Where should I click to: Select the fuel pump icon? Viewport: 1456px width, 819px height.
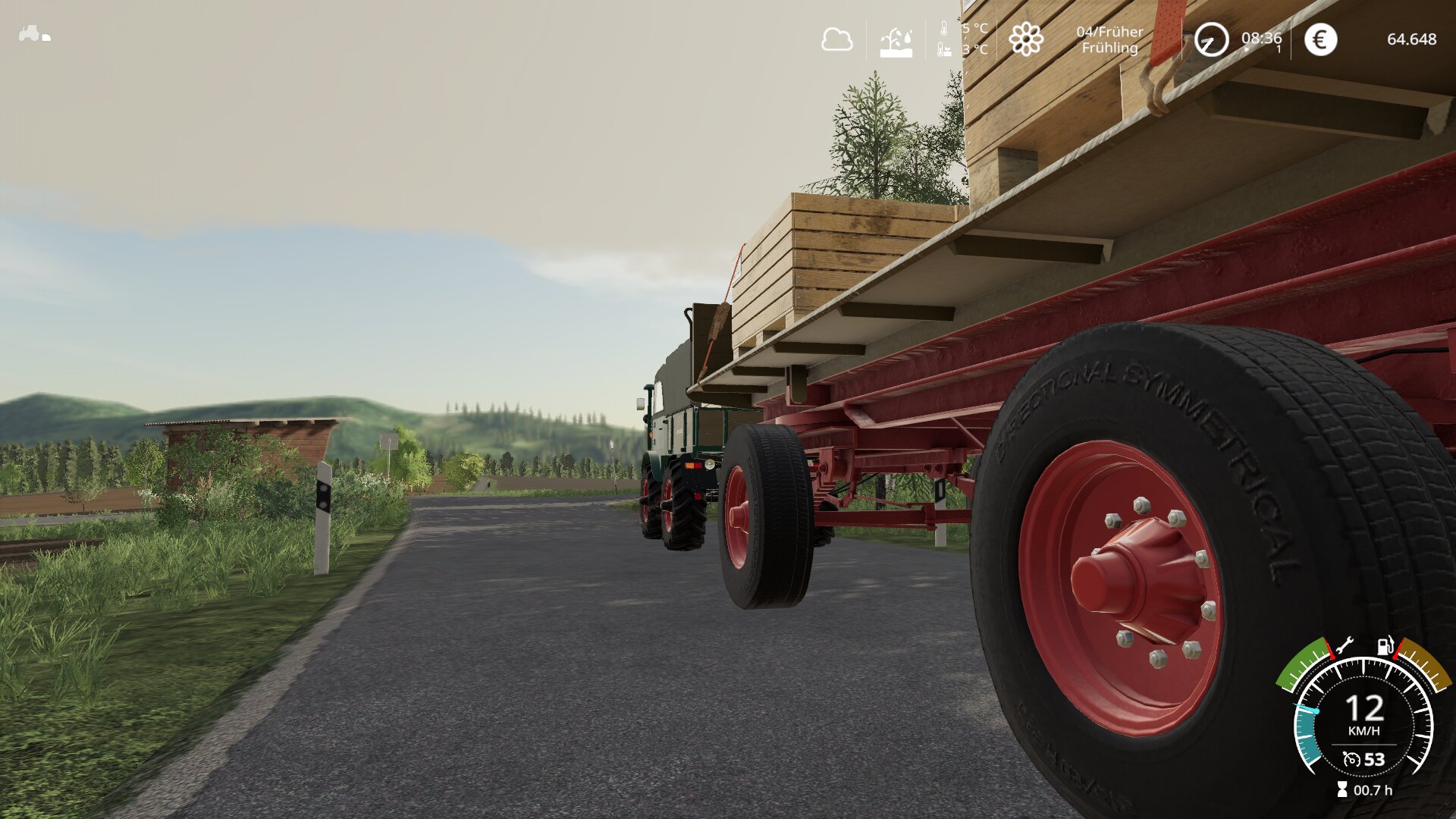point(1385,645)
